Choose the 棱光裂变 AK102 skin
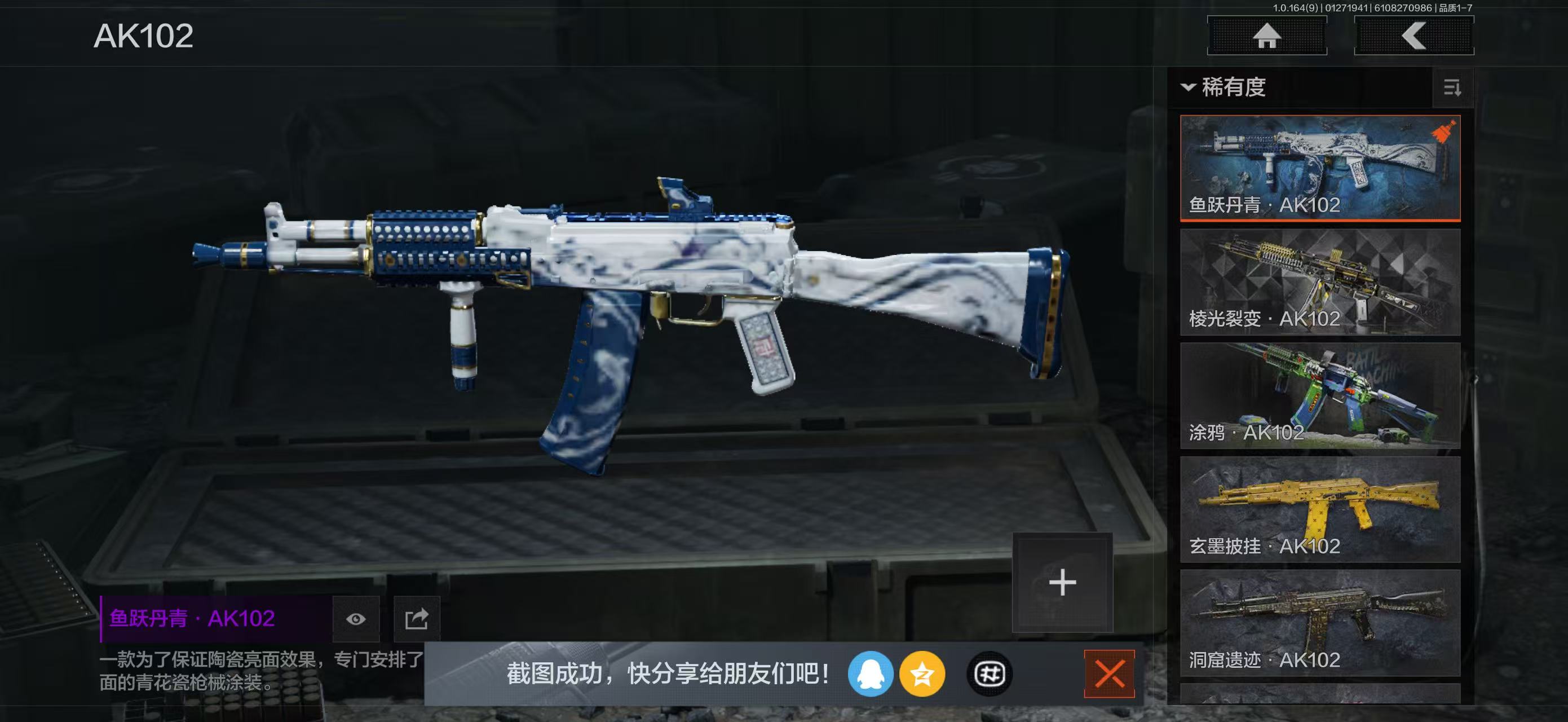 pos(1320,282)
